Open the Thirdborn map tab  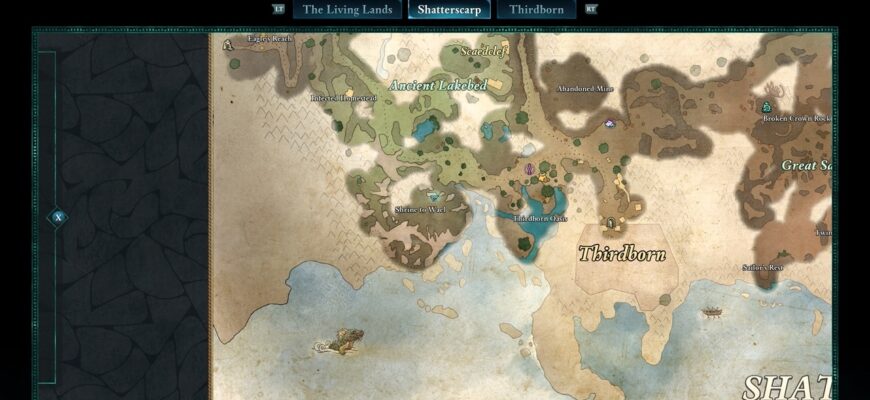click(536, 10)
